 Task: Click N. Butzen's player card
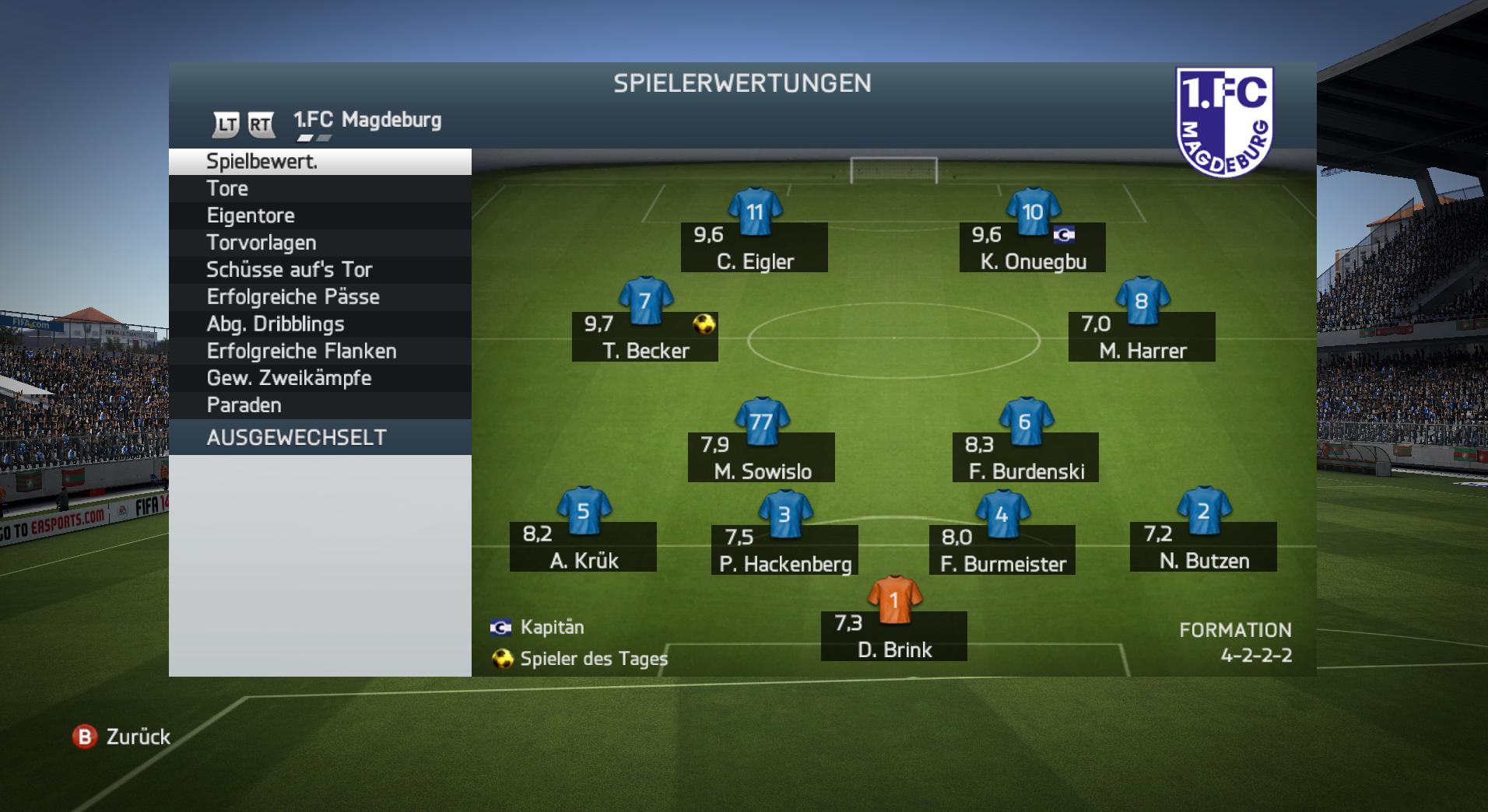coord(1203,547)
